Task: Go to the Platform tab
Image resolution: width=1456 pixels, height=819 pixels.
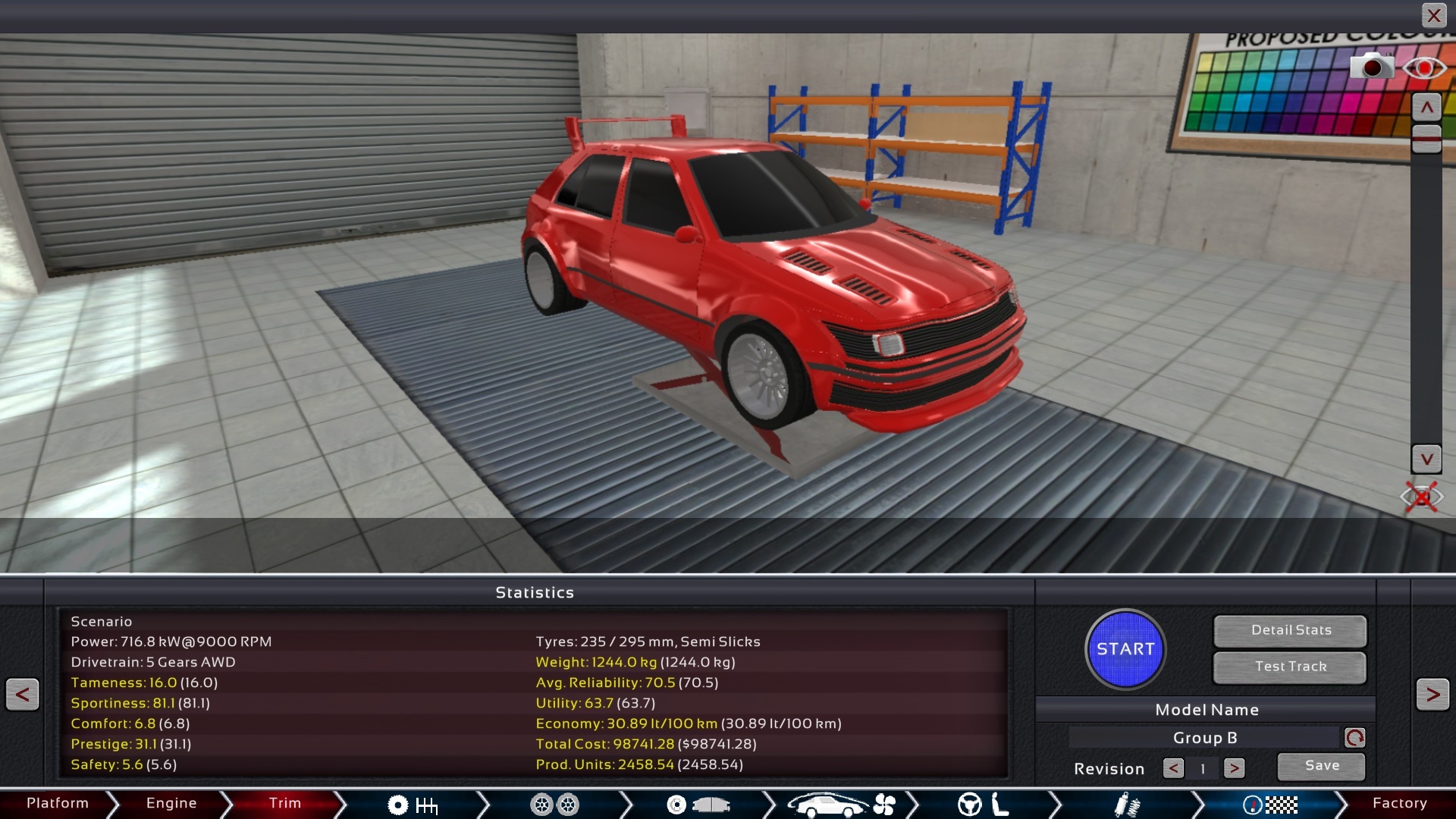Action: pos(58,803)
